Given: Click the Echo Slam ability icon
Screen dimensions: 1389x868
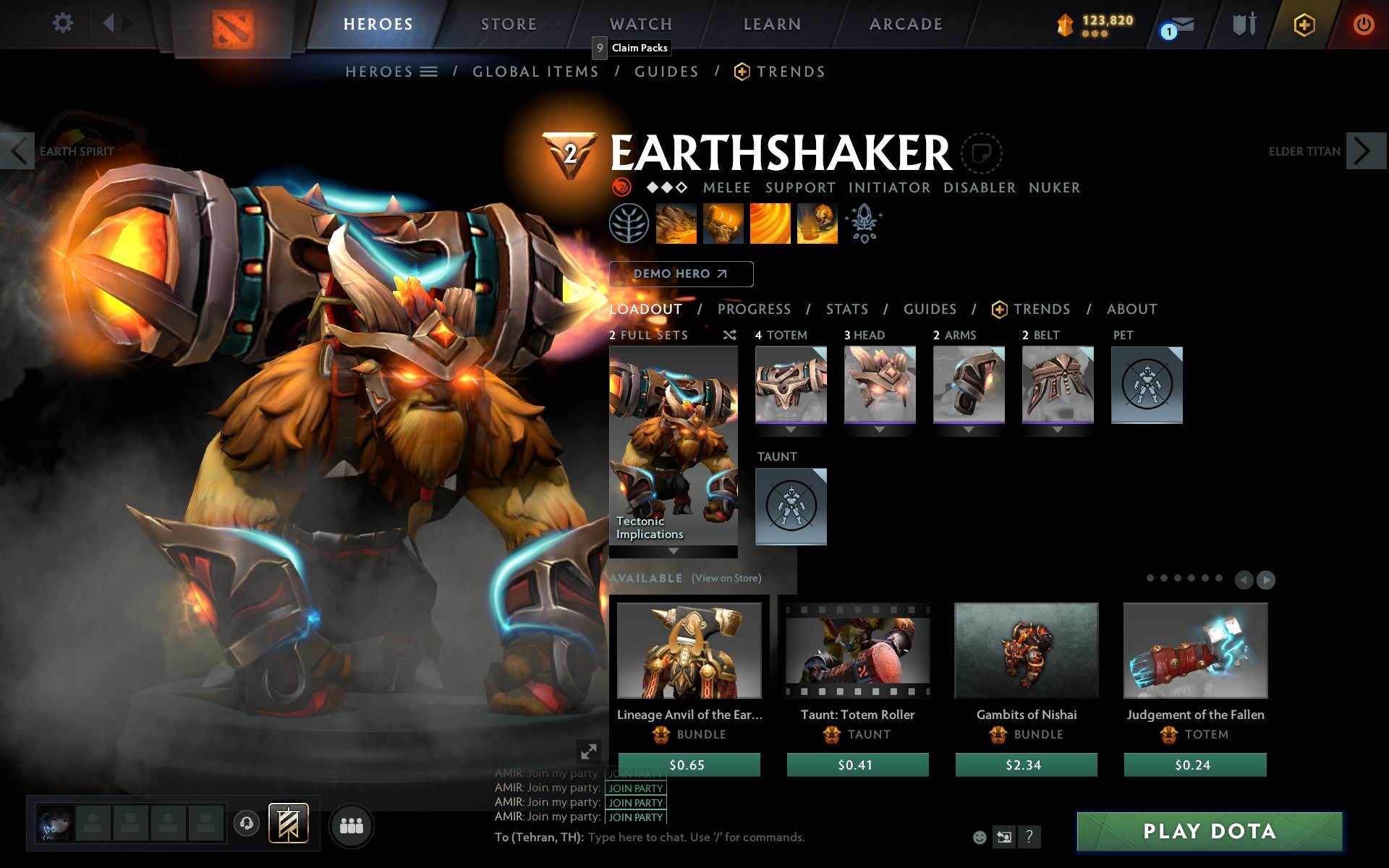Looking at the screenshot, I should pos(816,224).
